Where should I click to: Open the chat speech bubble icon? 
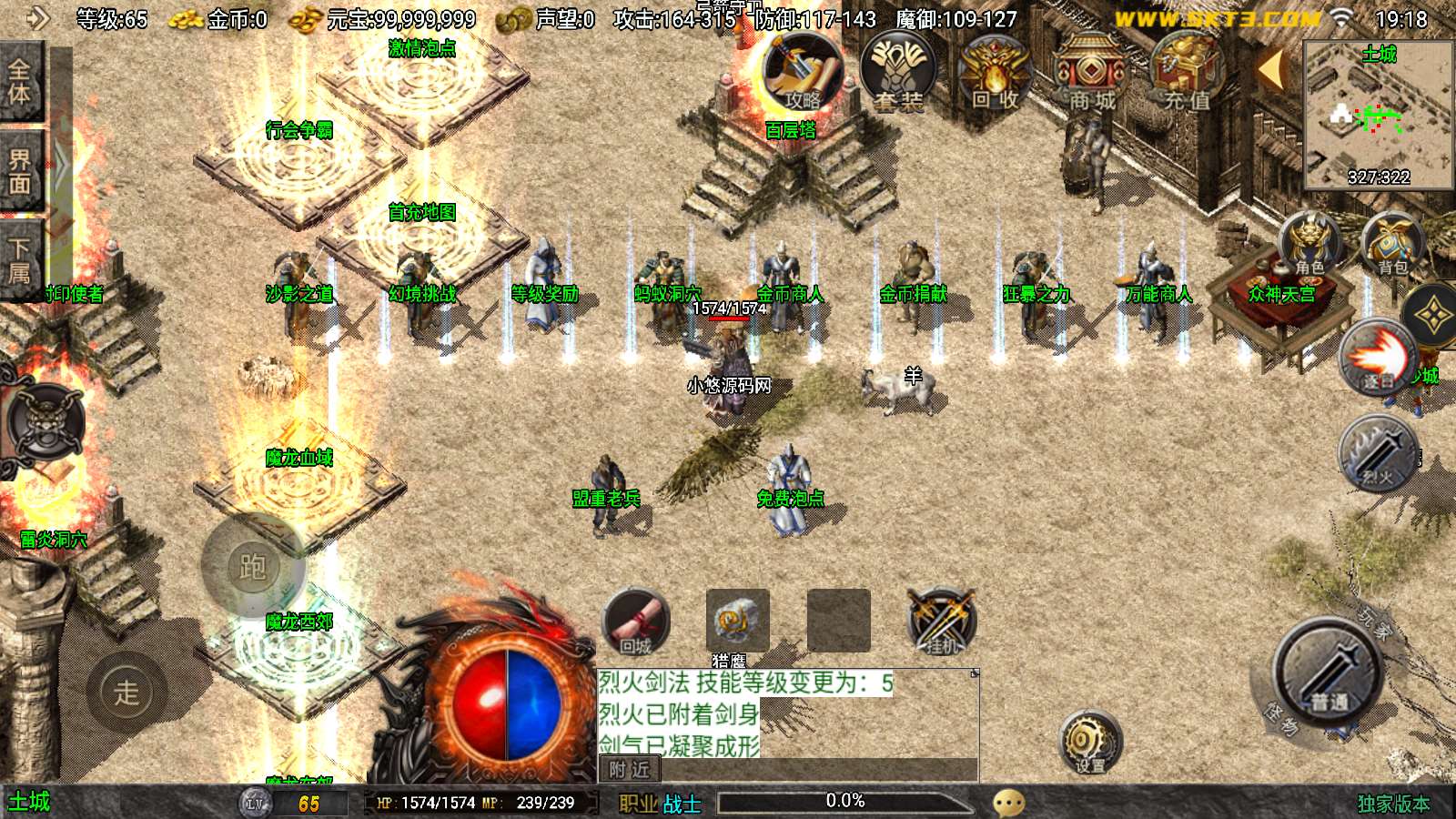pyautogui.click(x=1008, y=803)
